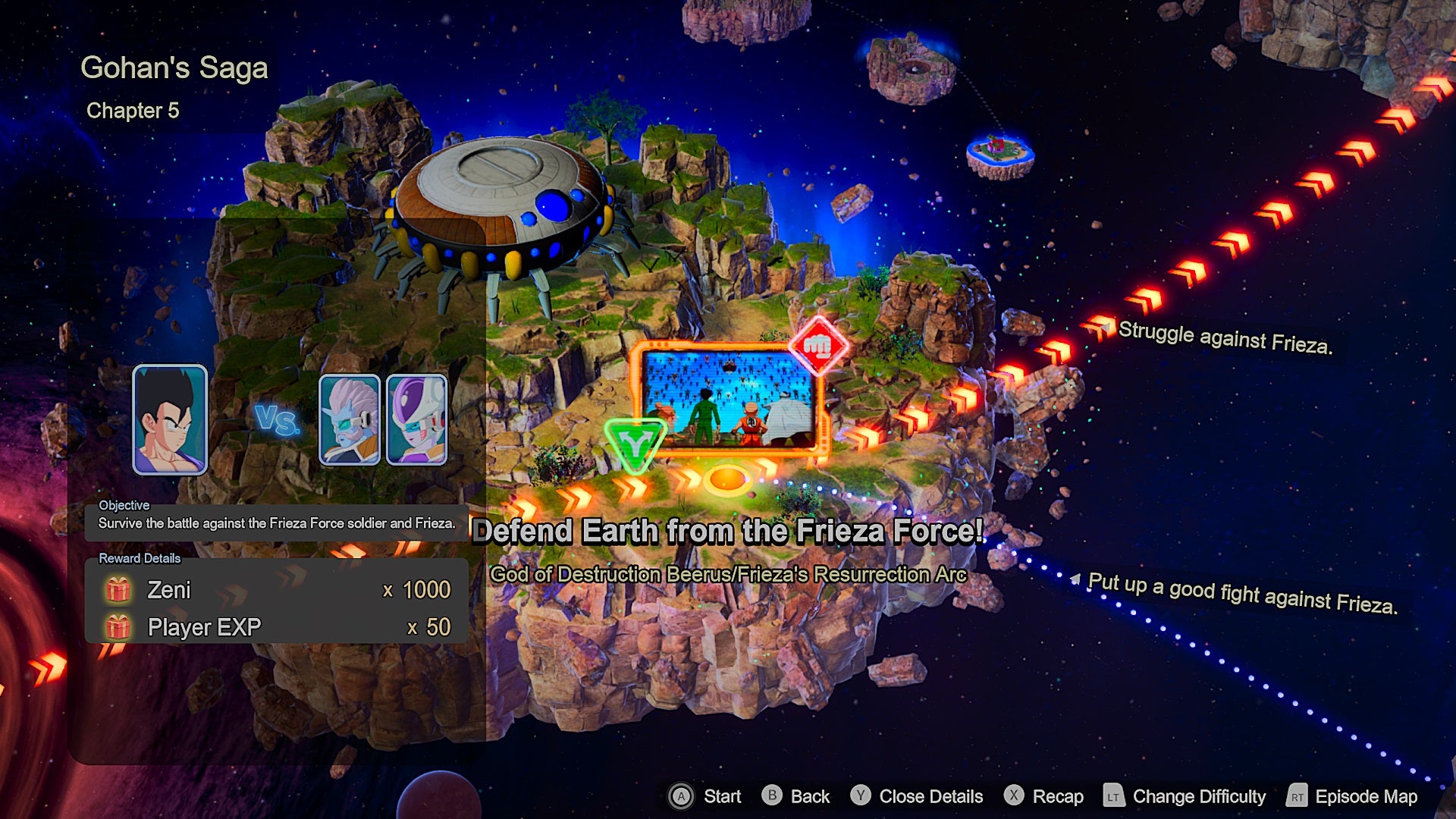Toggle the Episode Map view with RT

[1365, 797]
